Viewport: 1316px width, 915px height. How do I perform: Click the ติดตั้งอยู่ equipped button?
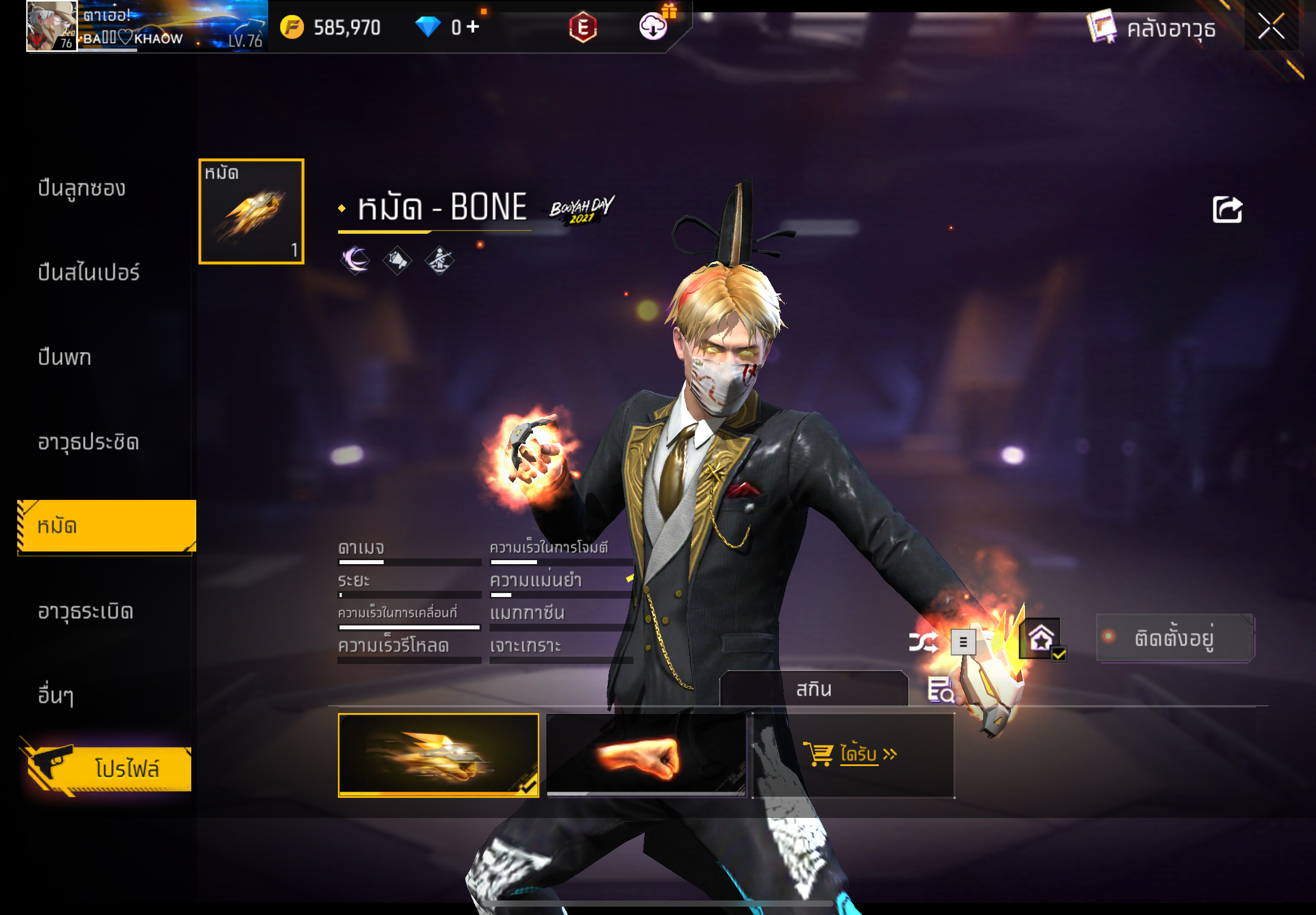(x=1174, y=638)
